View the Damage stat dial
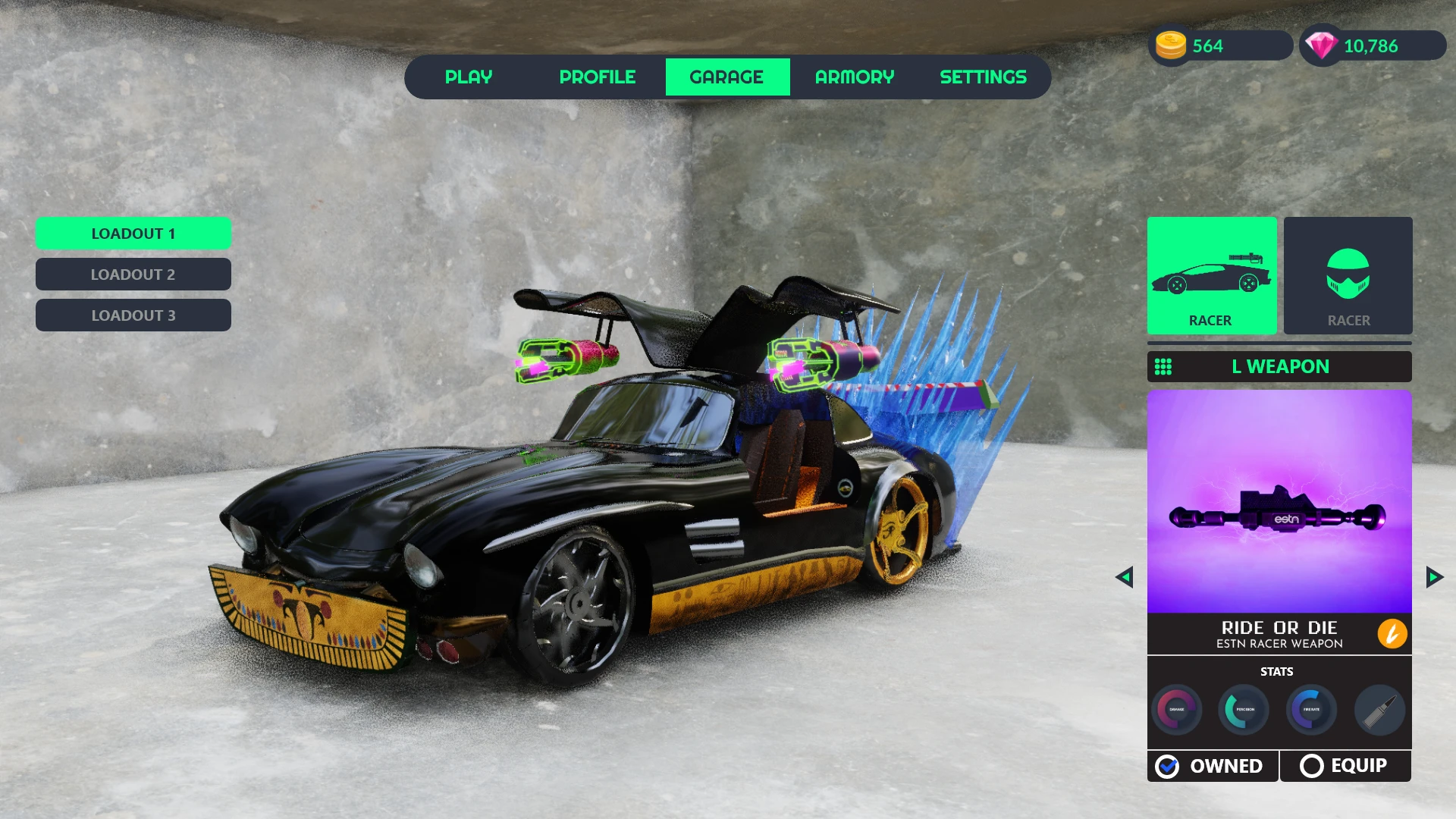Image resolution: width=1456 pixels, height=819 pixels. coord(1177,710)
